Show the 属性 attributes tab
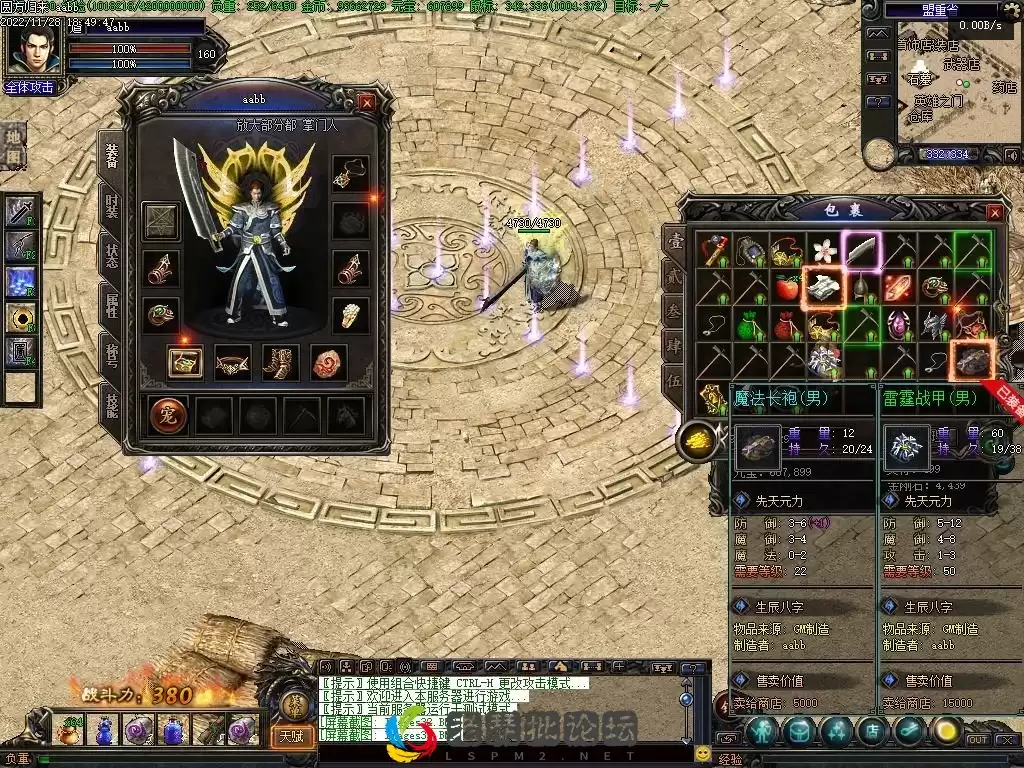The width and height of the screenshot is (1024, 768). point(111,304)
